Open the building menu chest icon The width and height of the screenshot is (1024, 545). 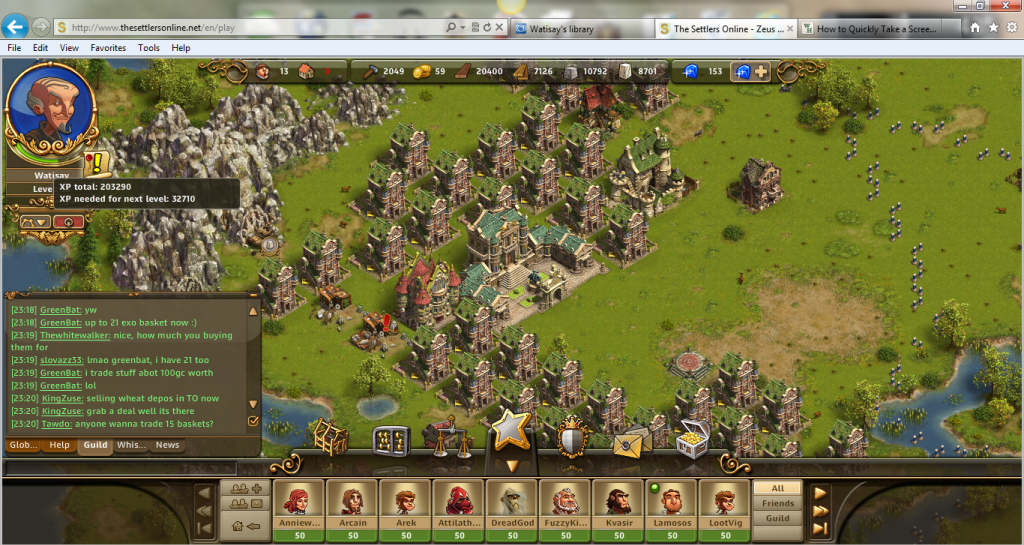pos(330,437)
